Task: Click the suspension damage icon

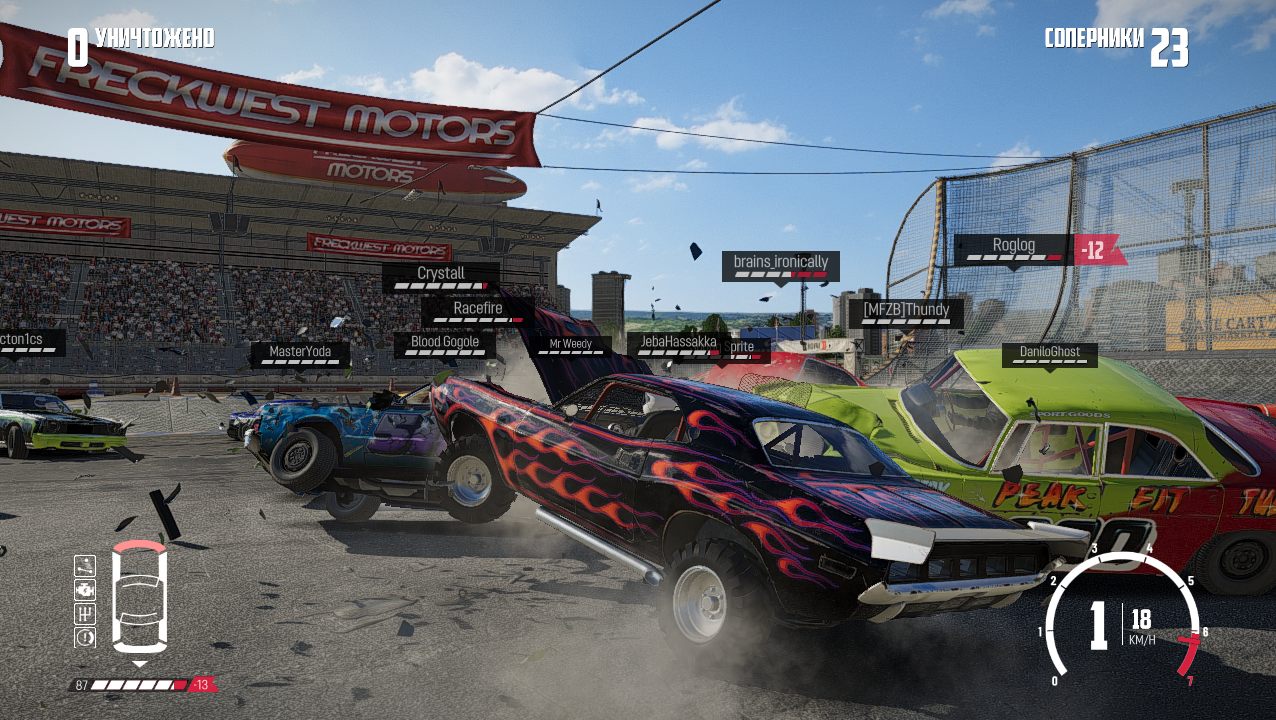Action: pos(85,566)
